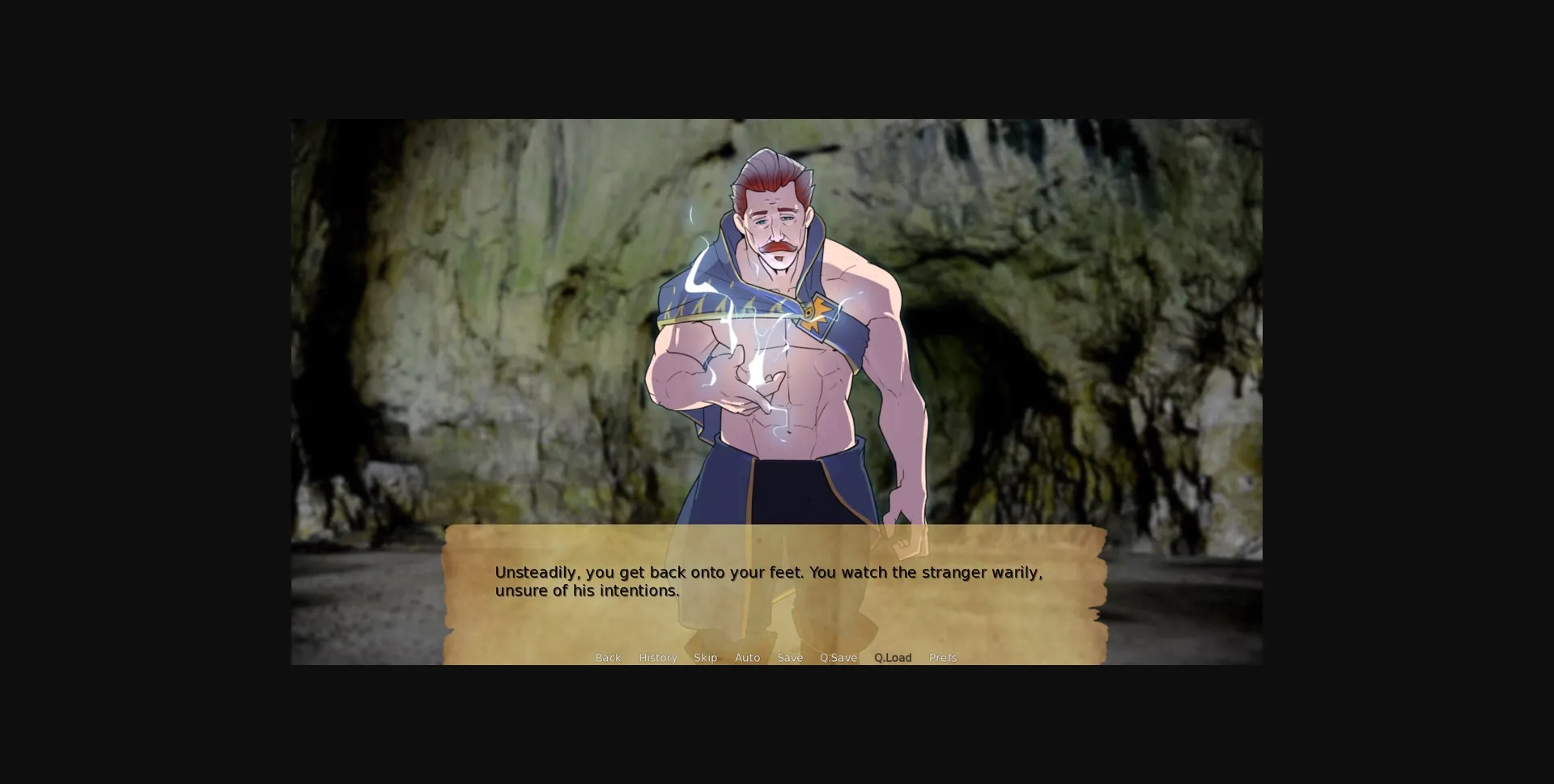
Task: Click the highlighted Q.Load label
Action: click(x=892, y=658)
